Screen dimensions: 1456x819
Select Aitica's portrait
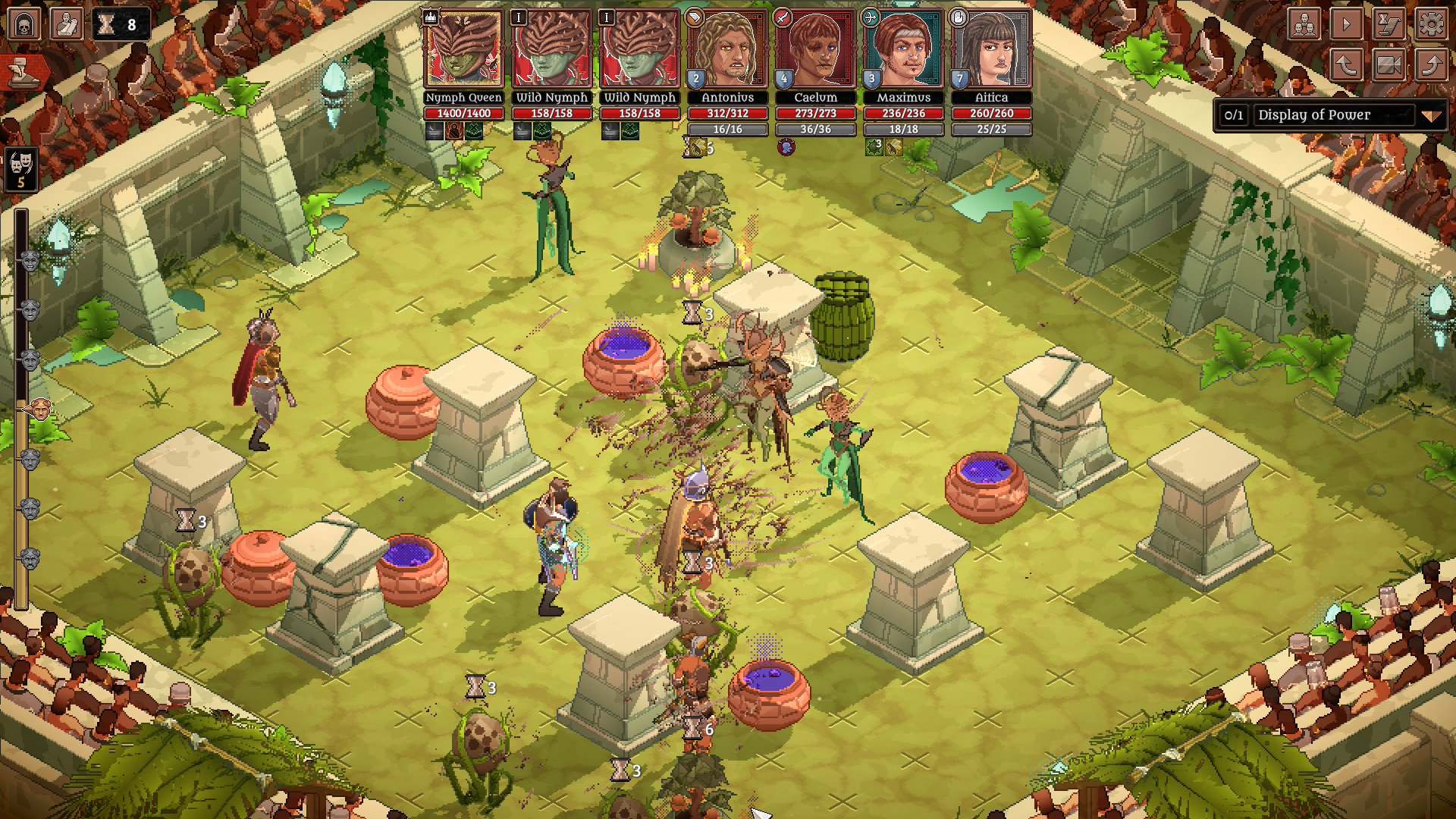[991, 49]
